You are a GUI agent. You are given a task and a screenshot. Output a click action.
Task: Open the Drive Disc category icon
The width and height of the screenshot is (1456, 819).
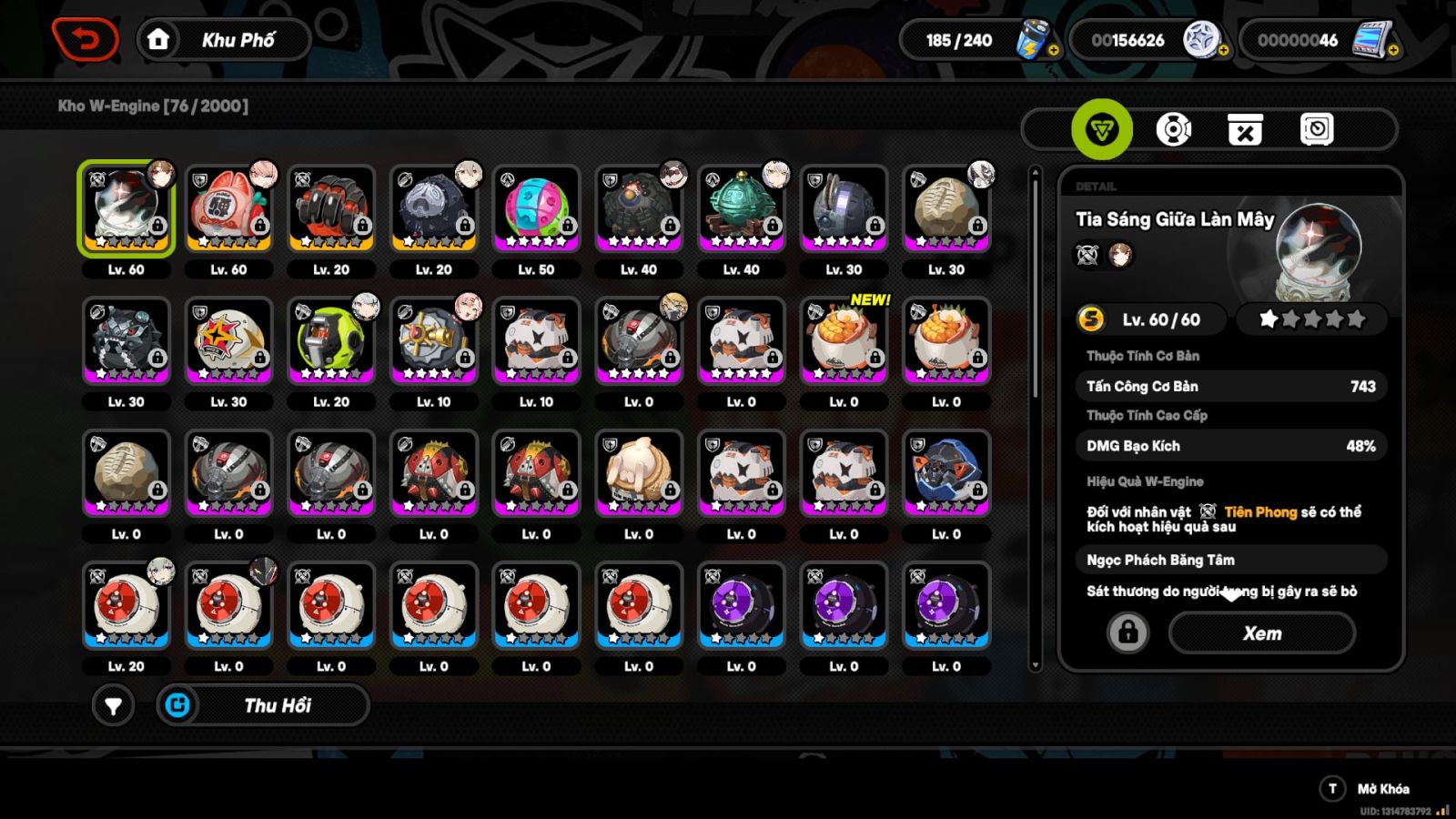point(1174,129)
